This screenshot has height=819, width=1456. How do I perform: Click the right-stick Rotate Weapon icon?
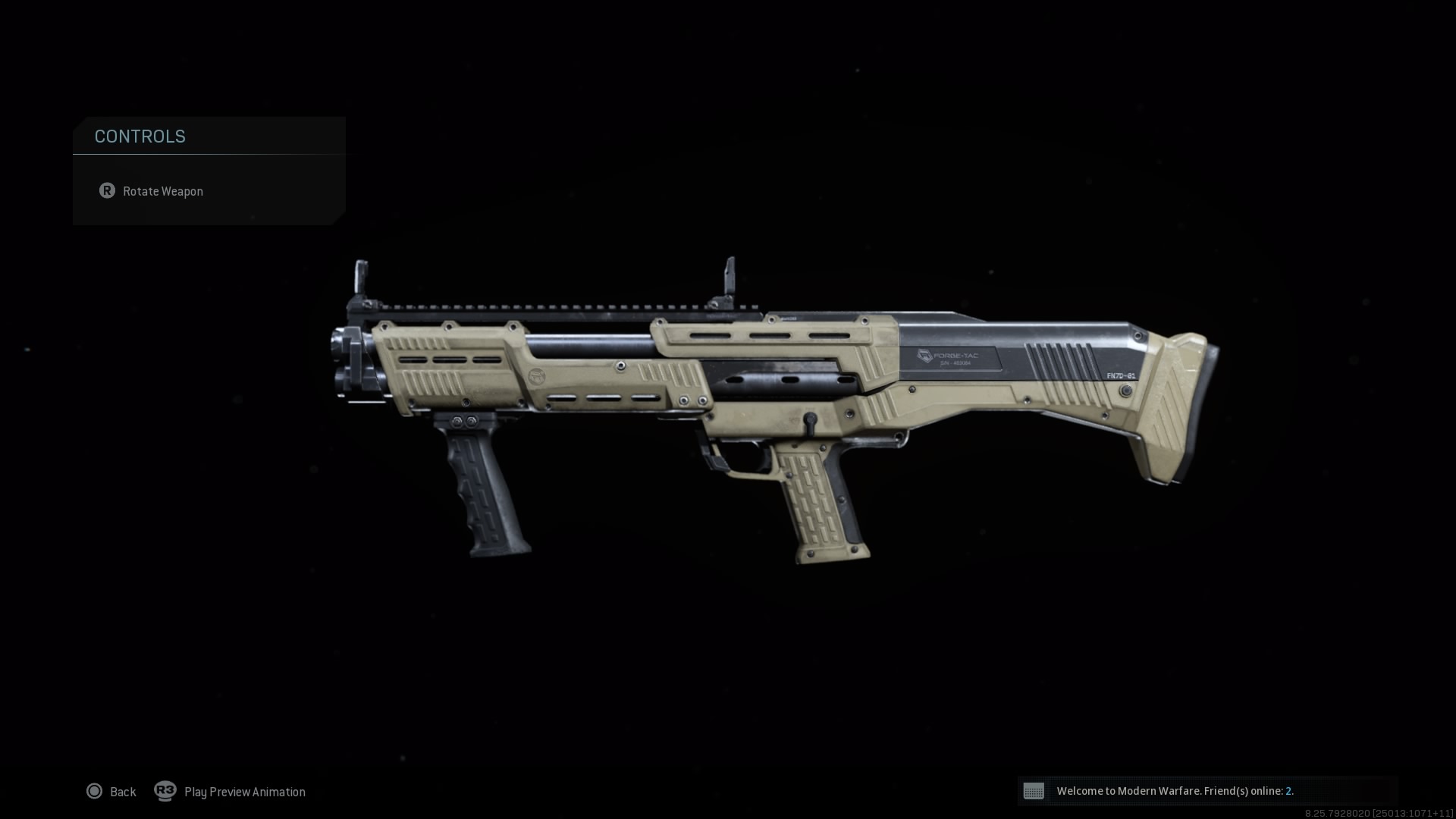point(108,191)
